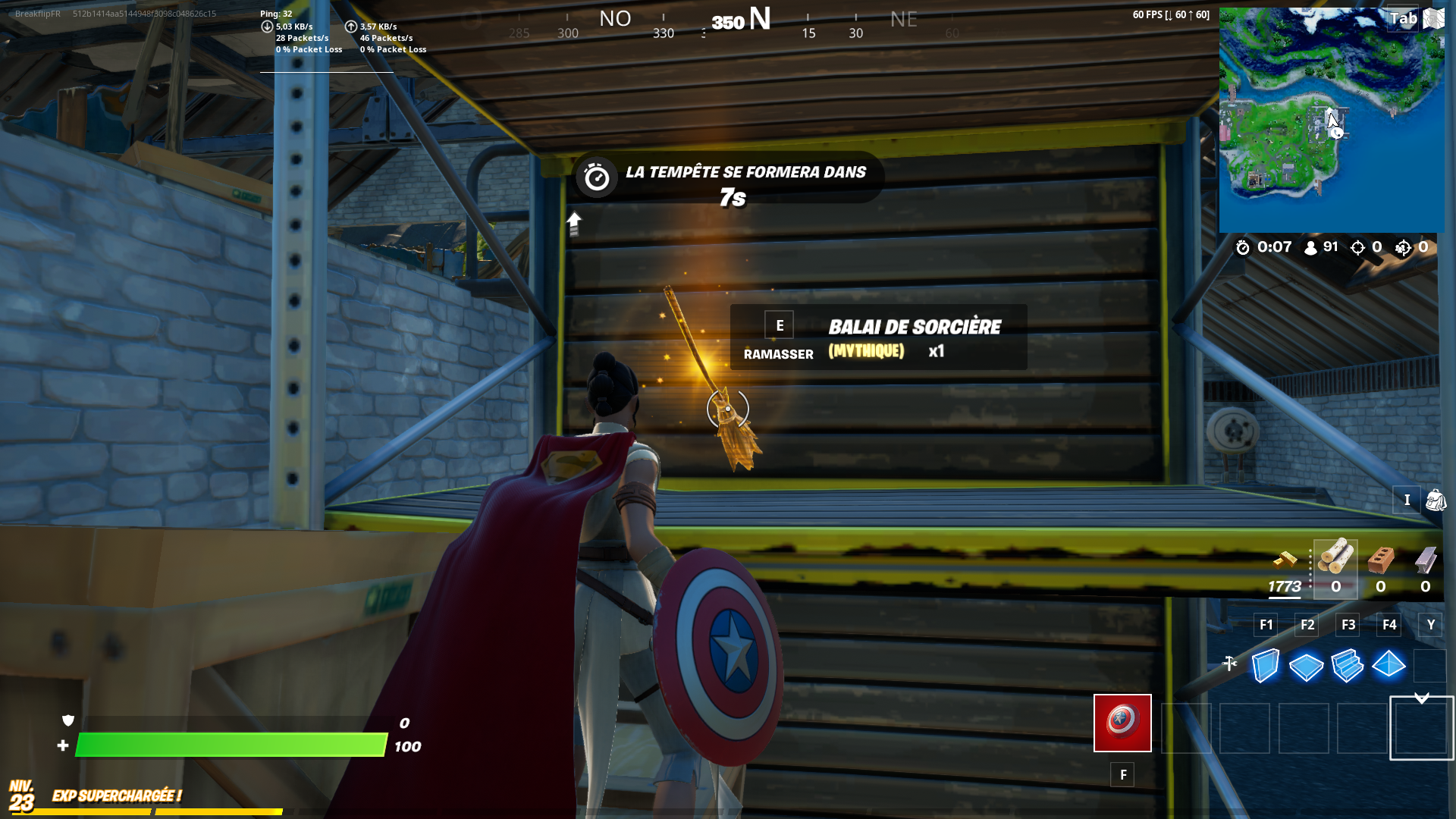Click the metal resource icon
The width and height of the screenshot is (1456, 819).
coord(1424,561)
